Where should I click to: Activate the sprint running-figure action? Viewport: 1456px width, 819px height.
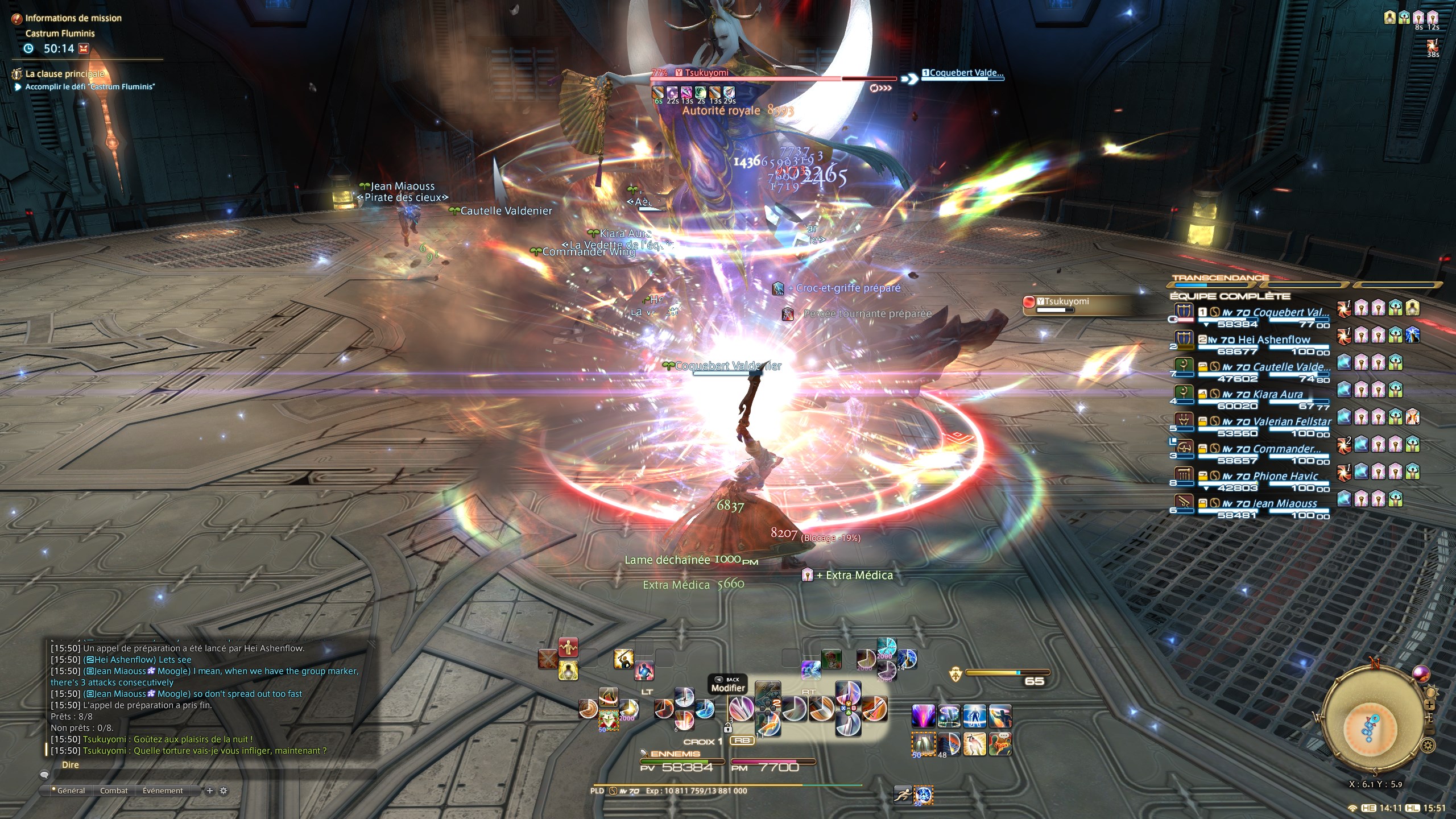[903, 795]
